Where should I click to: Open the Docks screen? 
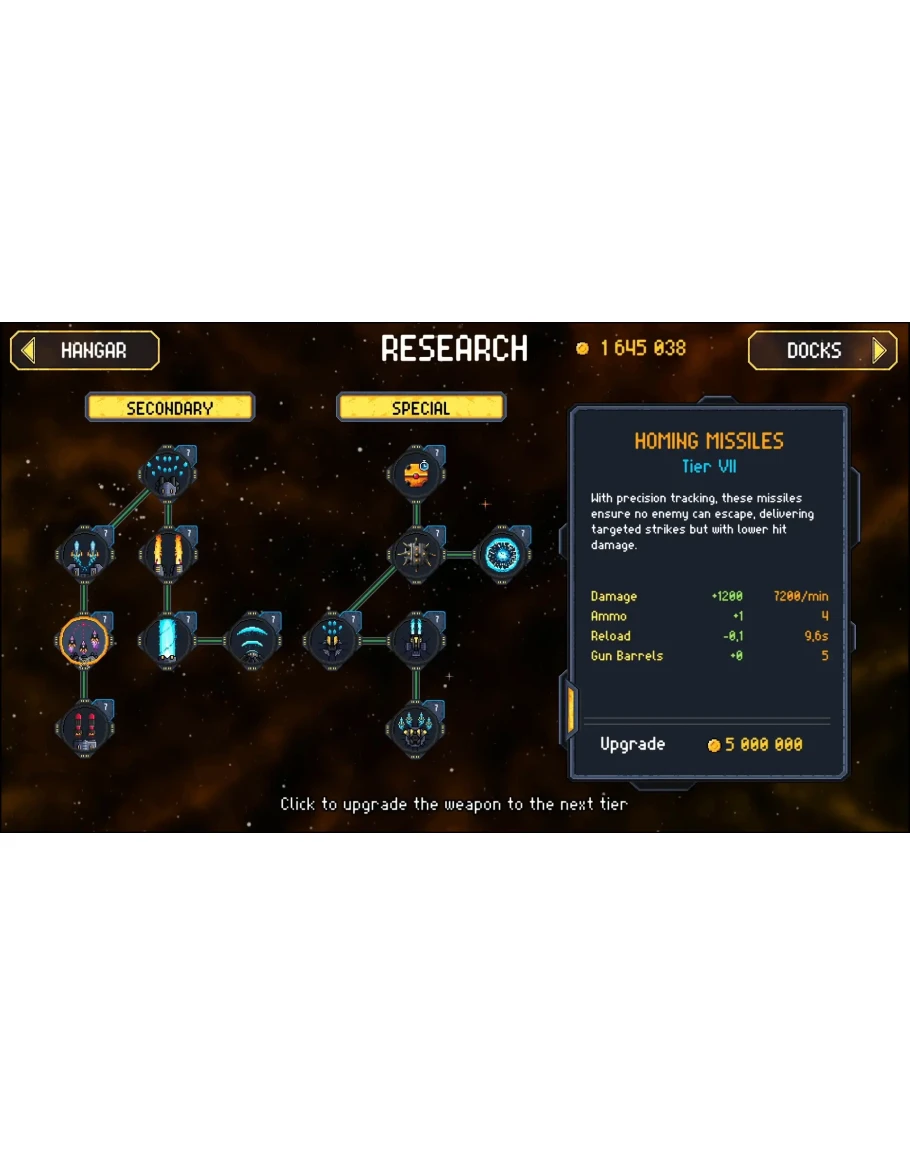point(822,351)
